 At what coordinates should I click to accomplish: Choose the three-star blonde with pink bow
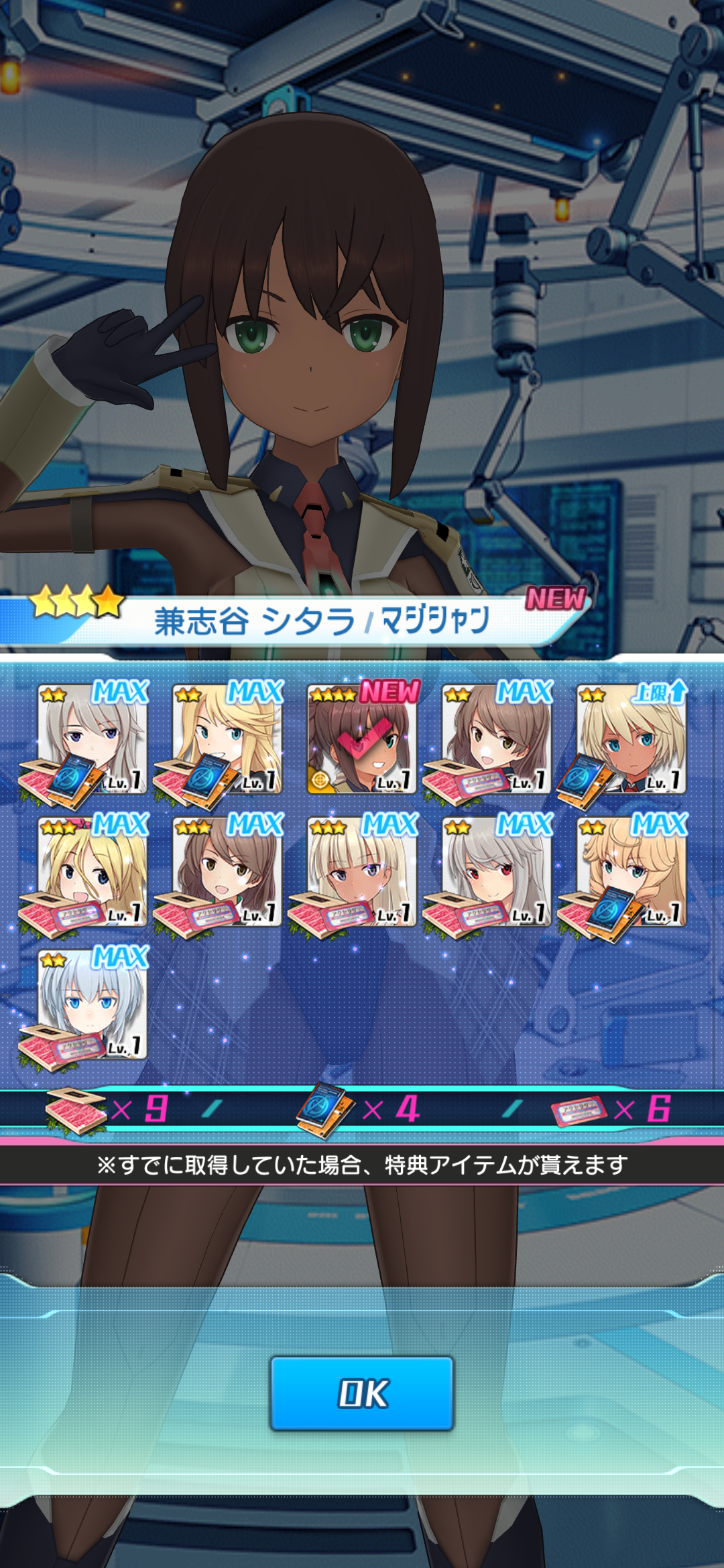tap(93, 872)
